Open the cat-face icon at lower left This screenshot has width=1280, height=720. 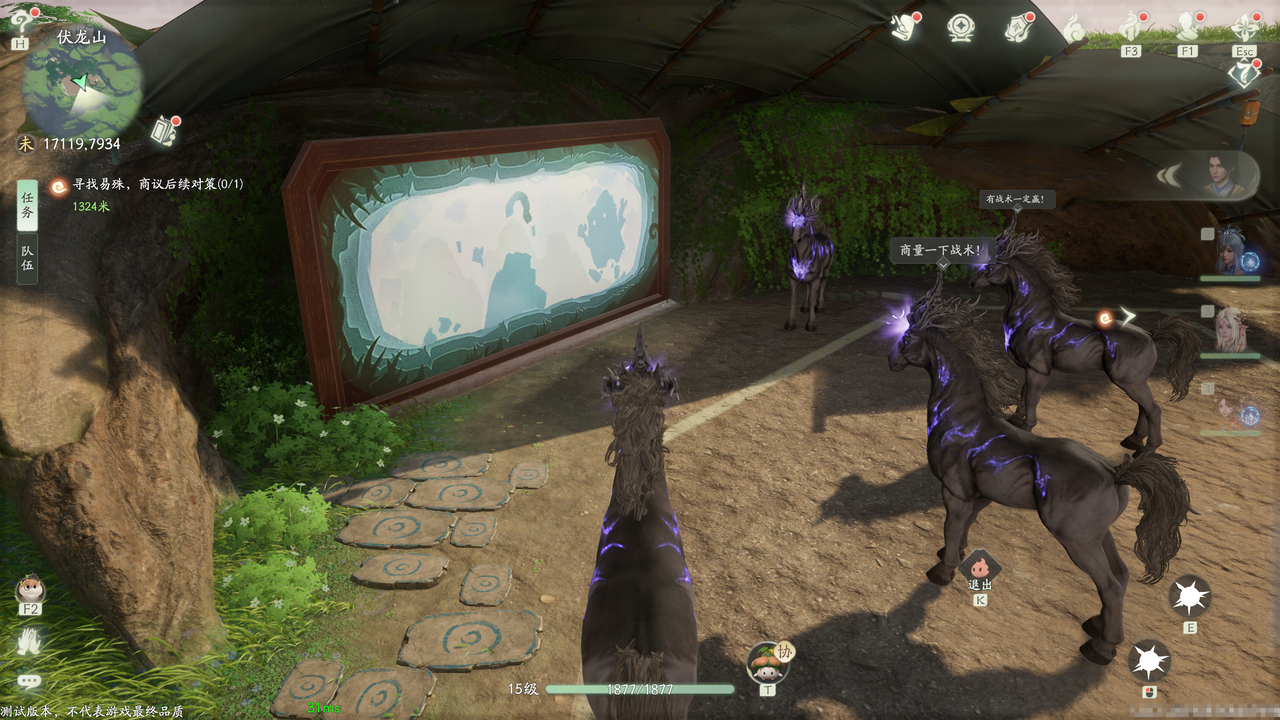(30, 590)
